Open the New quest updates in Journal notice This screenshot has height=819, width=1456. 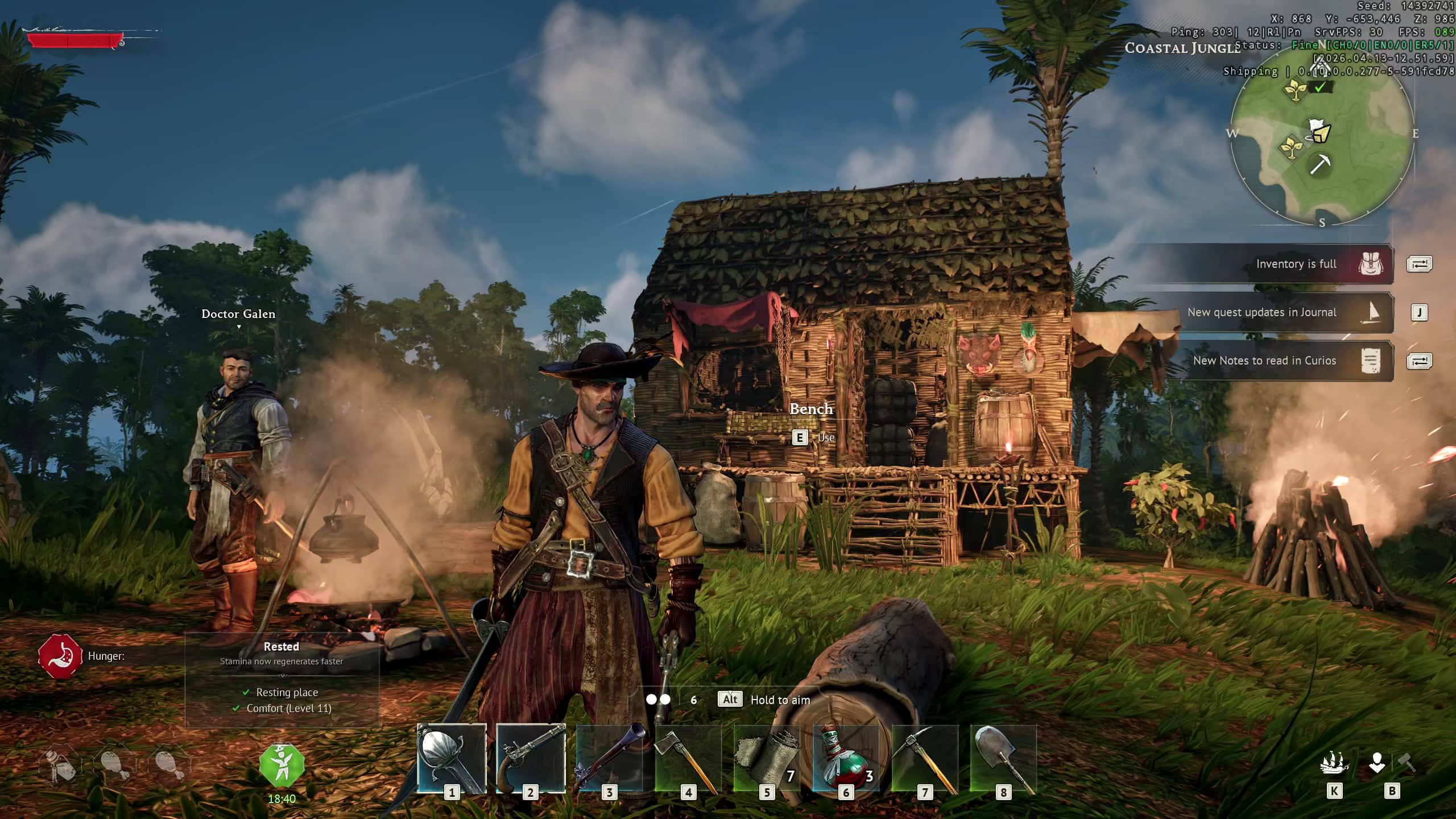tap(1261, 312)
